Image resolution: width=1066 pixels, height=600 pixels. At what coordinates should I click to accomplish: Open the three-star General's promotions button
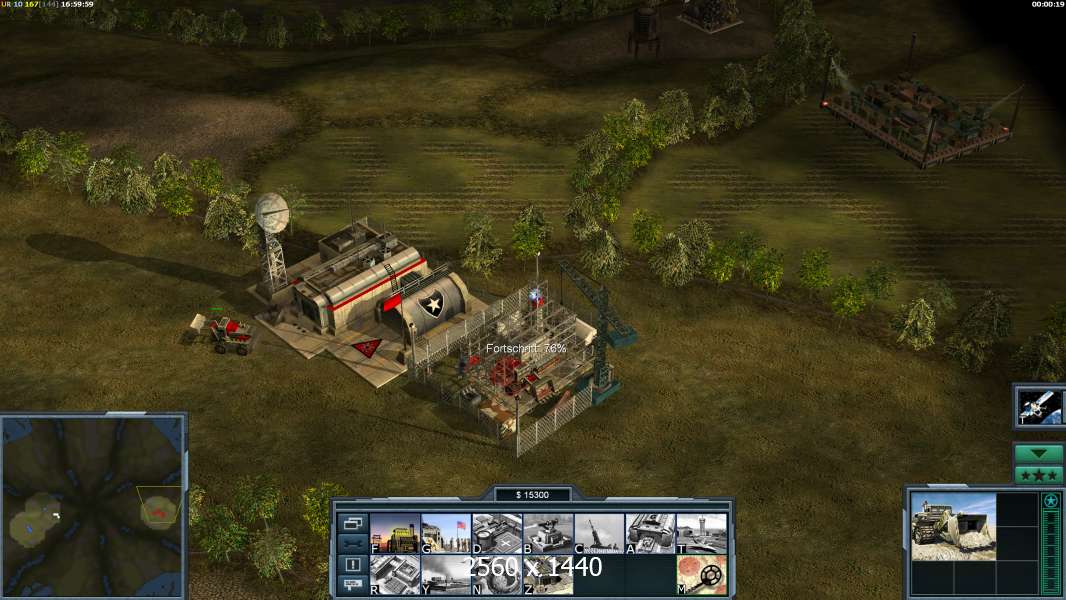(1038, 475)
